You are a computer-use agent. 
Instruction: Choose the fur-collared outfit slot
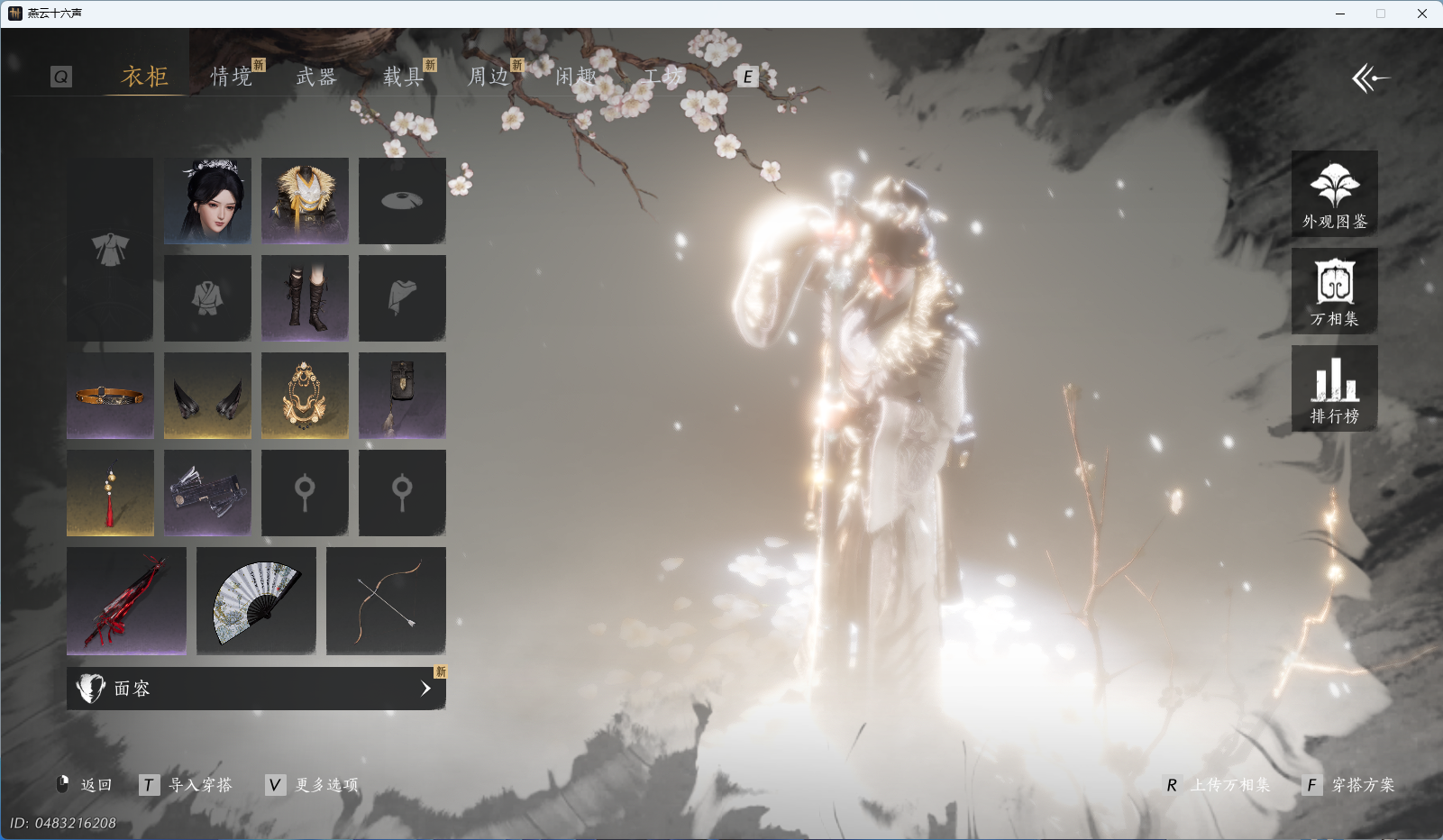click(305, 200)
